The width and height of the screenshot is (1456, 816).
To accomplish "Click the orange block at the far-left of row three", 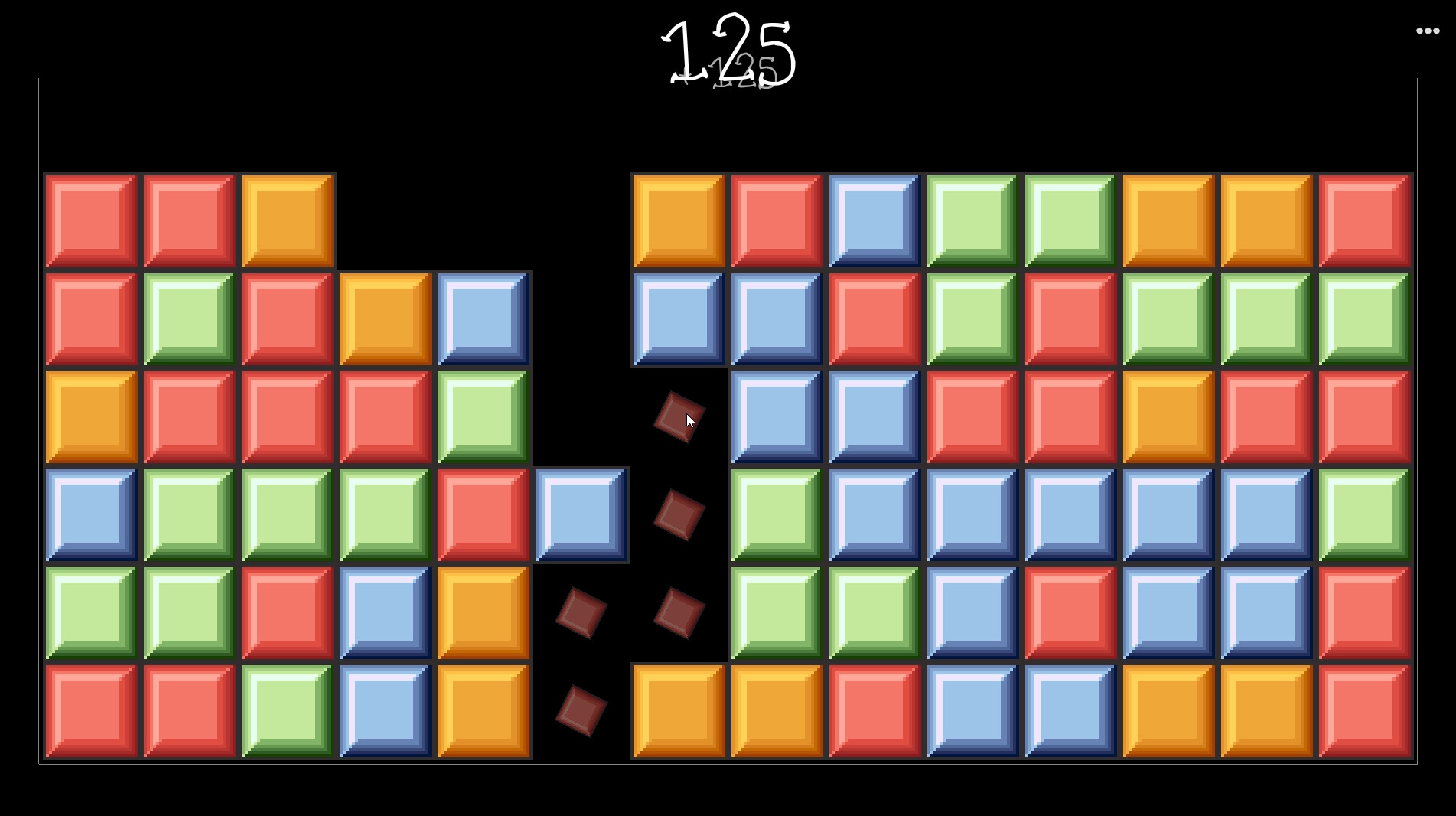I will click(x=91, y=417).
